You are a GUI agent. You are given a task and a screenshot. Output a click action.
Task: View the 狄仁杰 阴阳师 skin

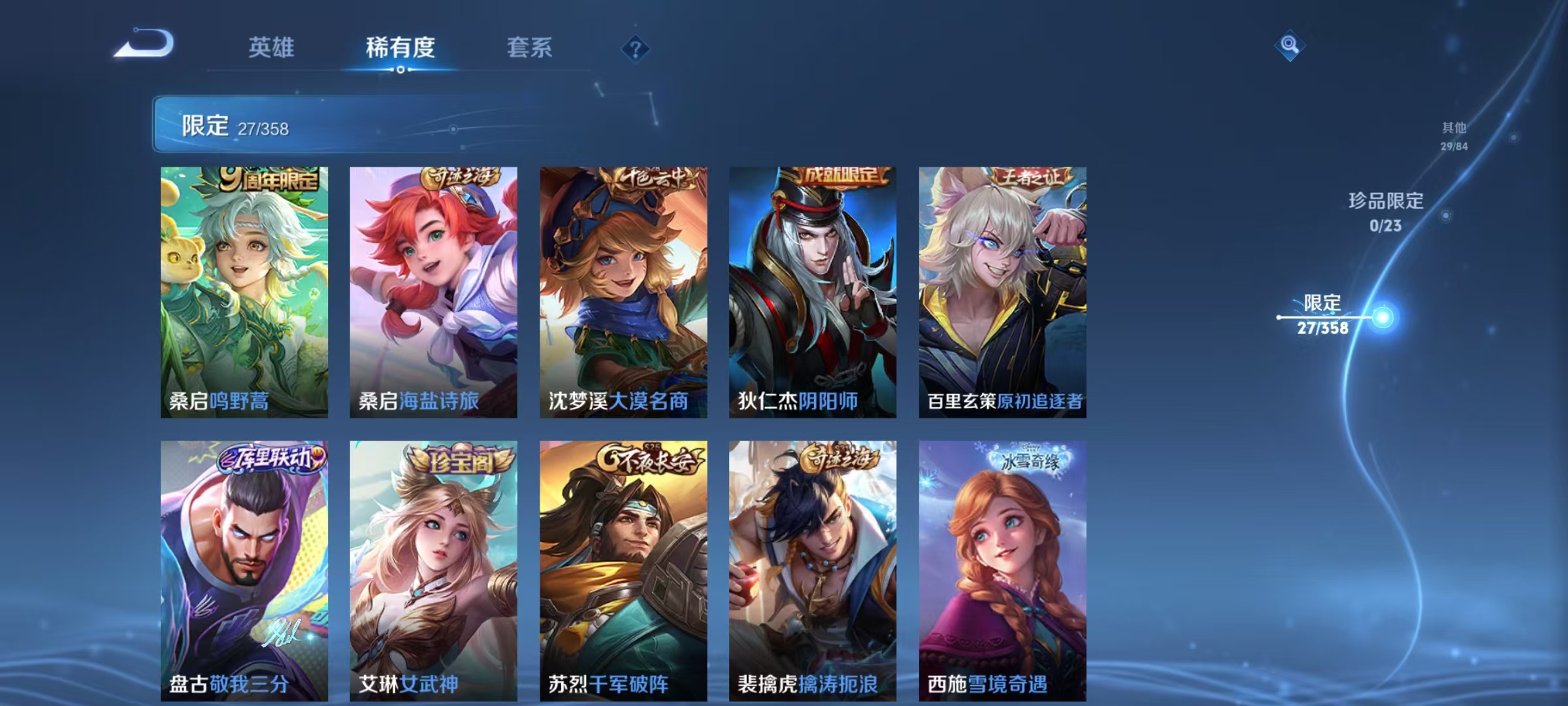coord(812,288)
